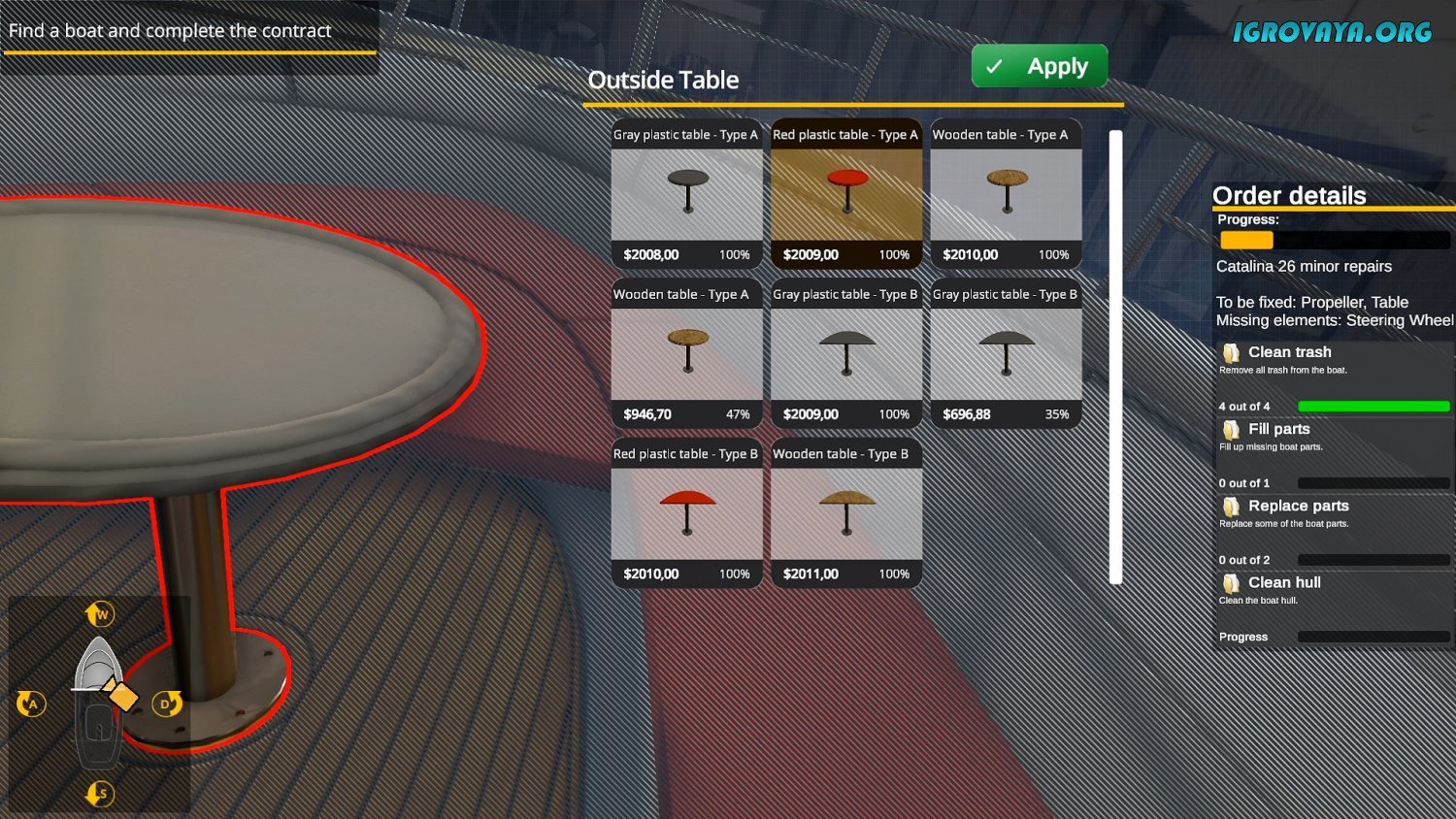Choose the Red plastic table Type A
Image resolution: width=1456 pixels, height=819 pixels.
(846, 194)
